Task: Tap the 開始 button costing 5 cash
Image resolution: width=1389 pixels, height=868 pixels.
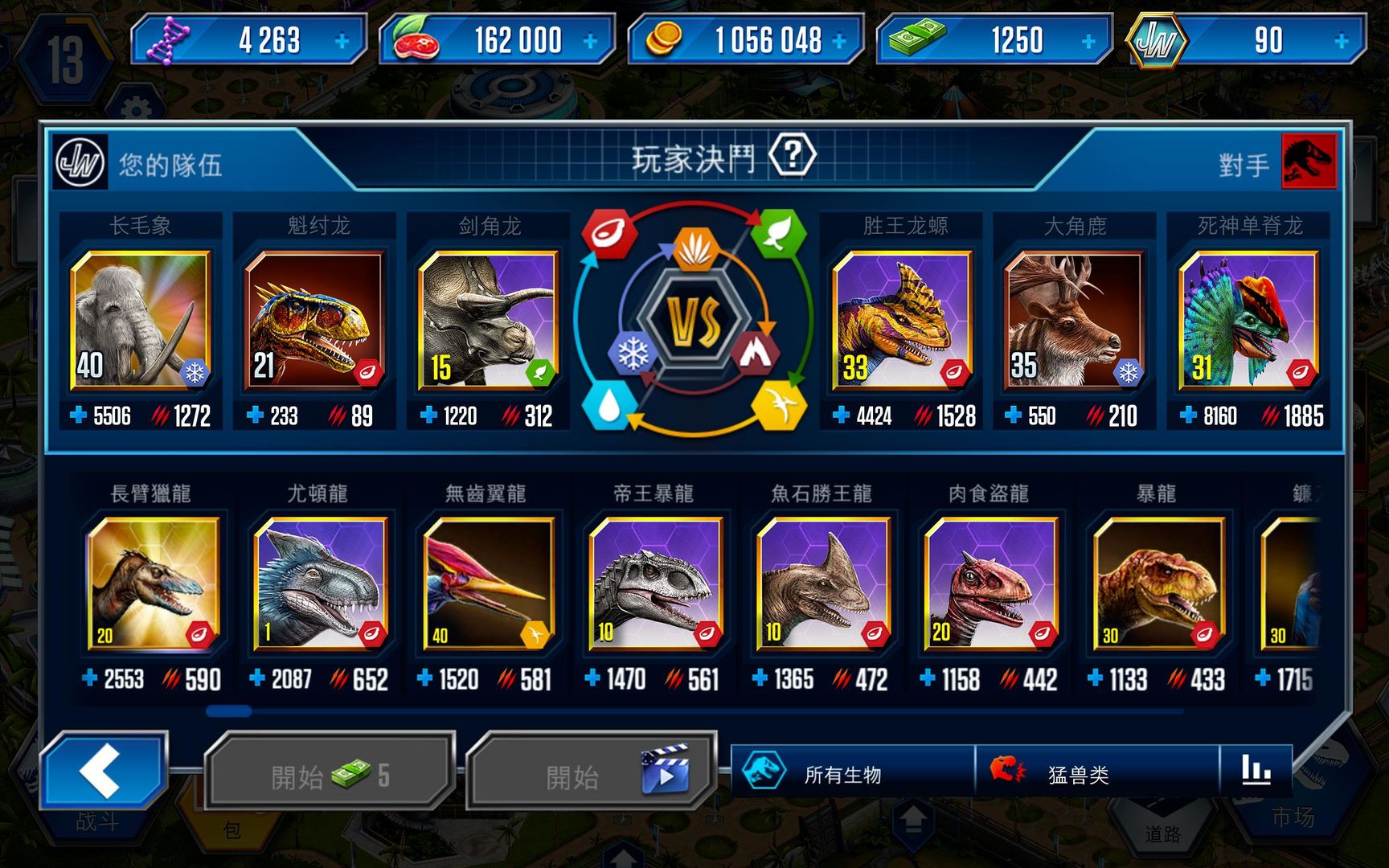Action: [329, 768]
